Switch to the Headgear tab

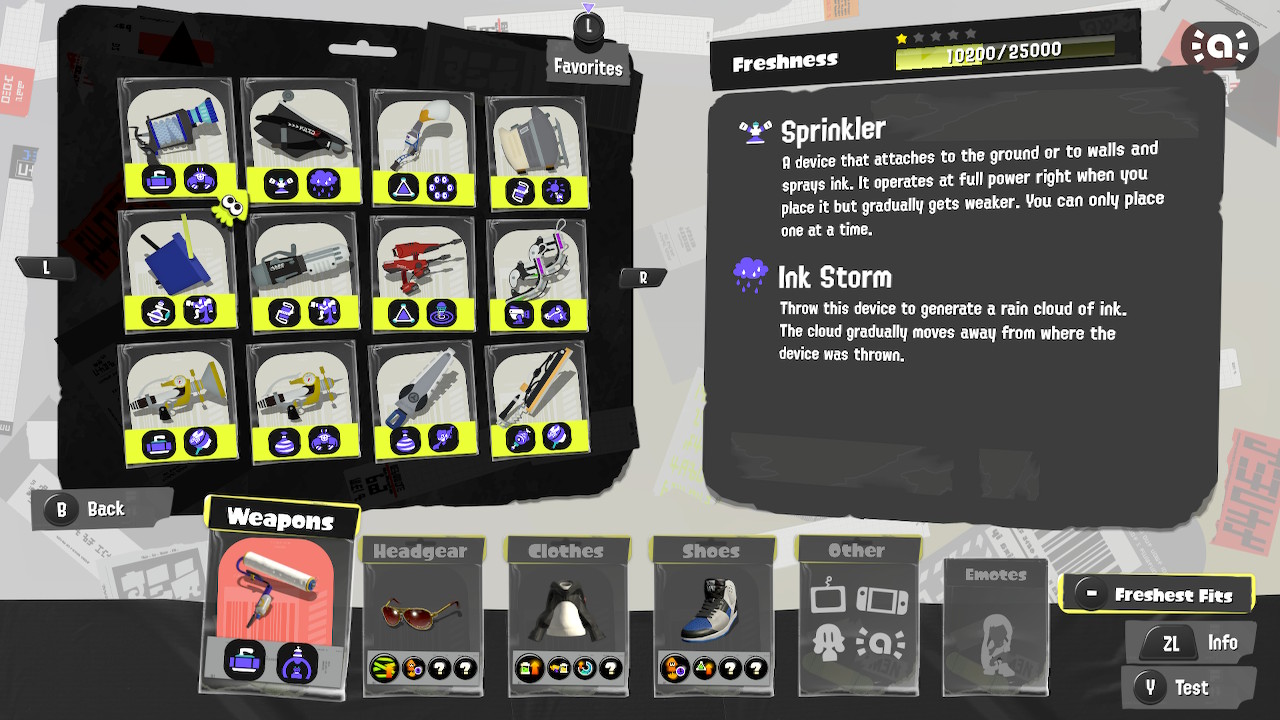point(421,550)
